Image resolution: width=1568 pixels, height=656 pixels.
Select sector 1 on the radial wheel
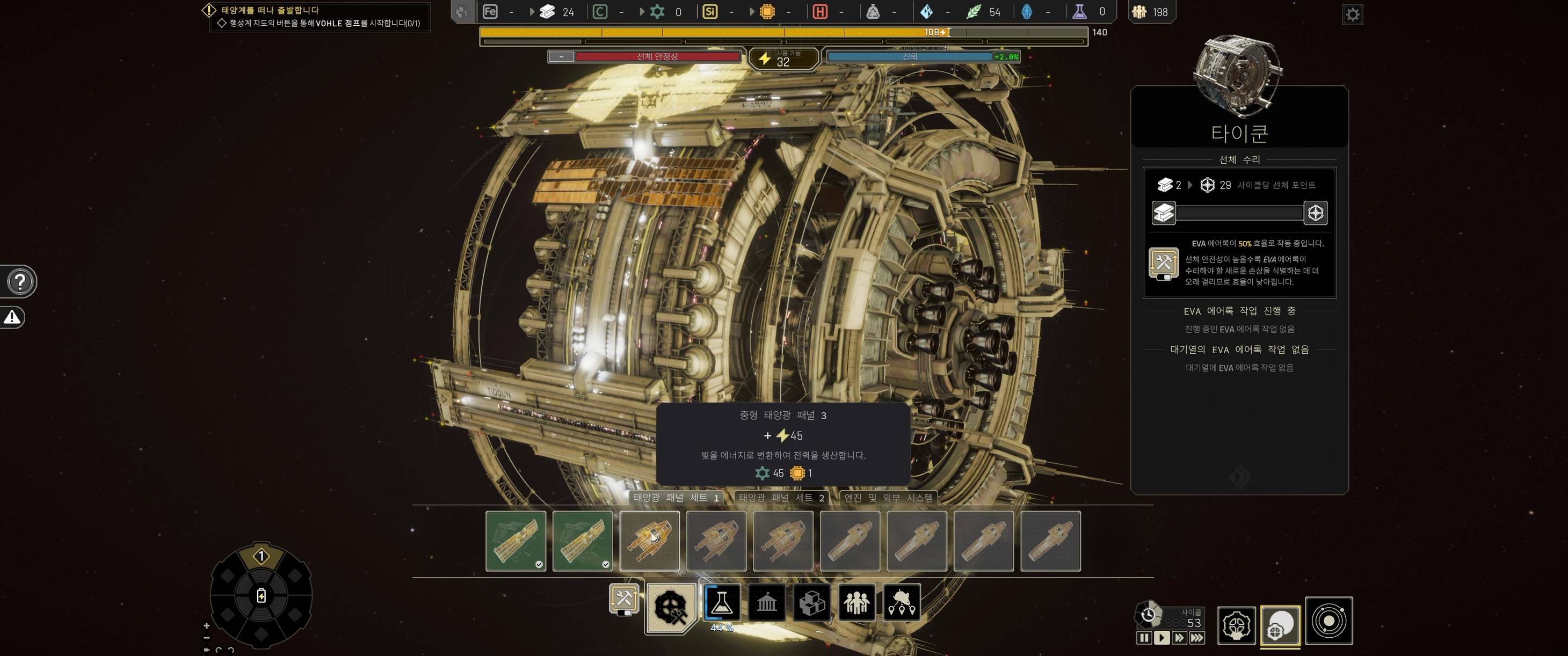pos(261,556)
